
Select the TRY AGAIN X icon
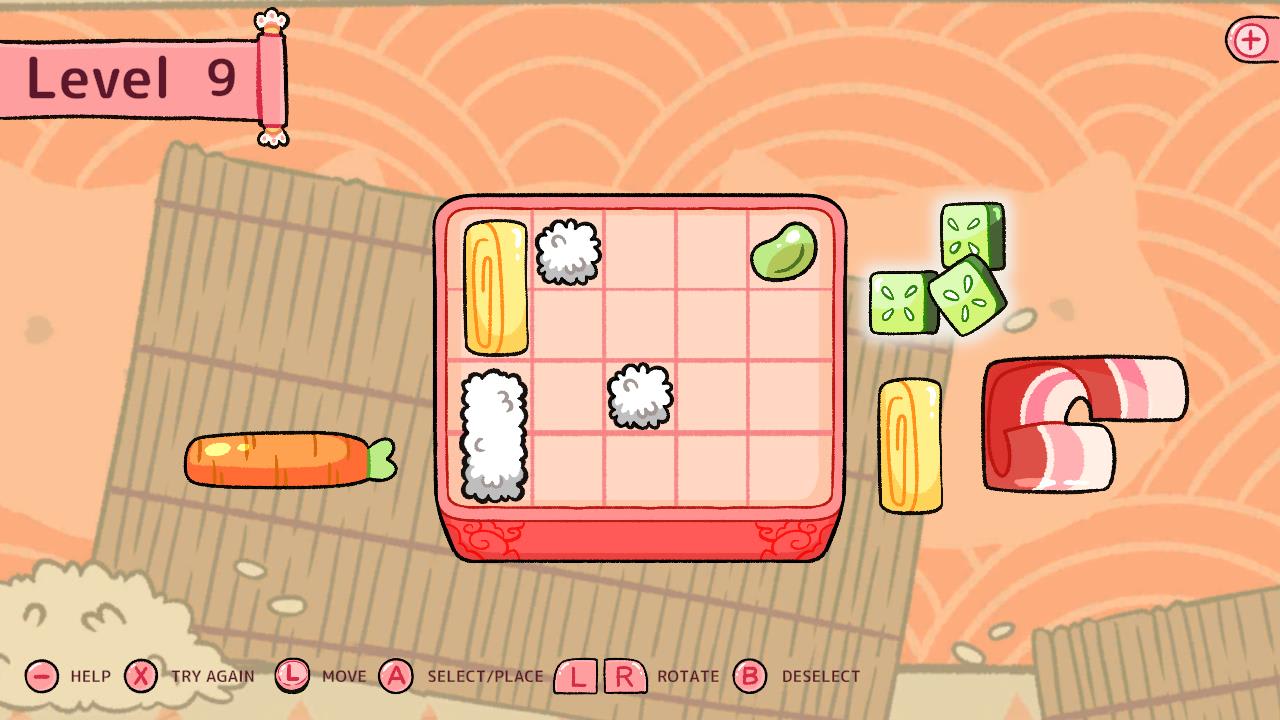(x=140, y=676)
